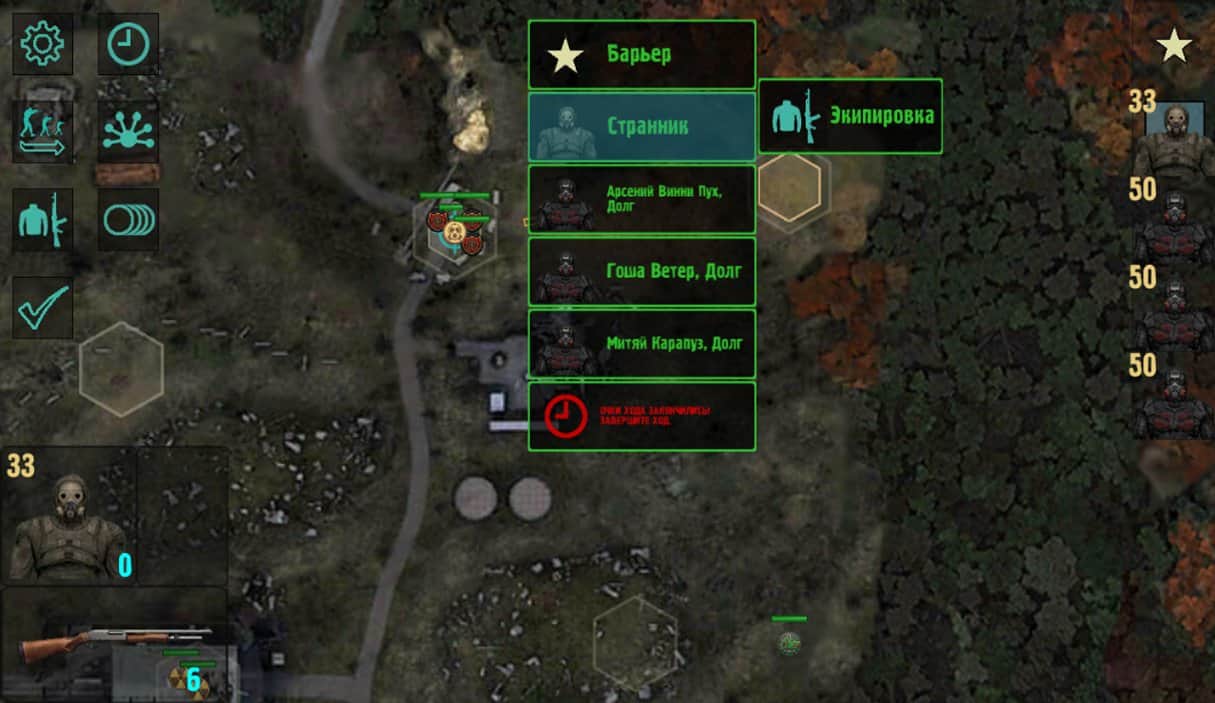Click the branching nodes icon
This screenshot has width=1215, height=703.
[128, 132]
